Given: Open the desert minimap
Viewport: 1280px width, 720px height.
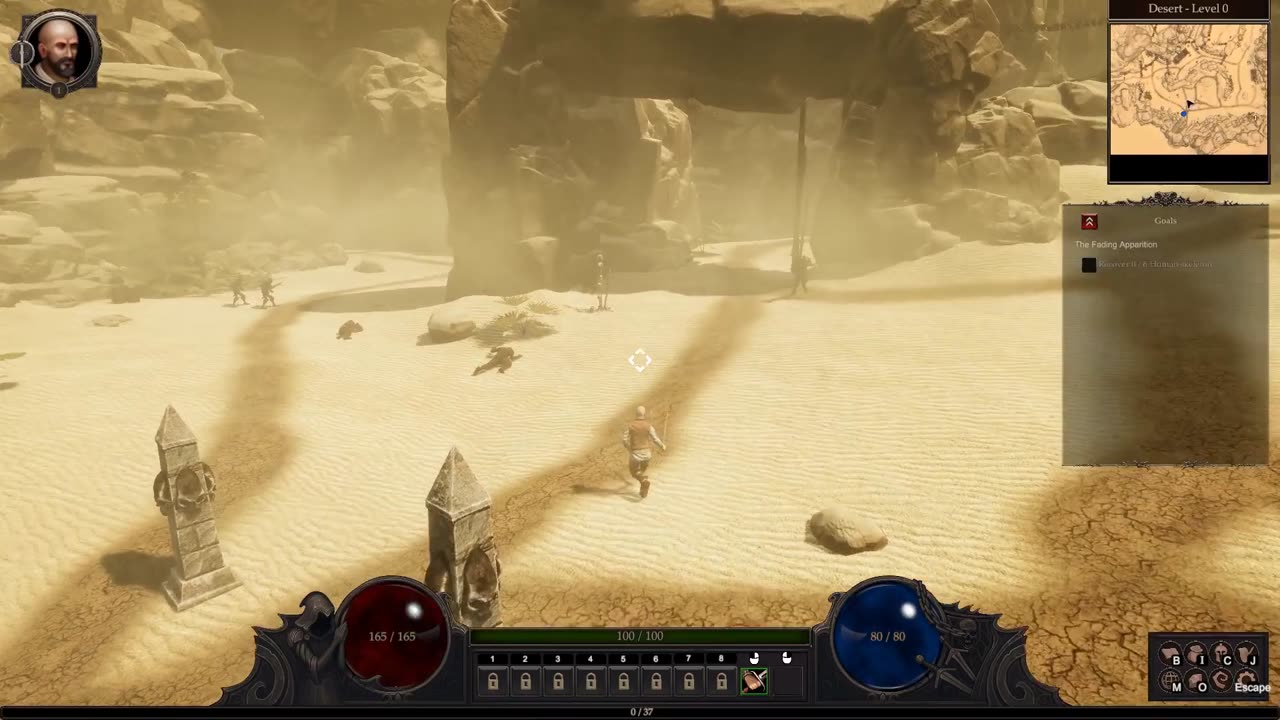Looking at the screenshot, I should (x=1188, y=90).
